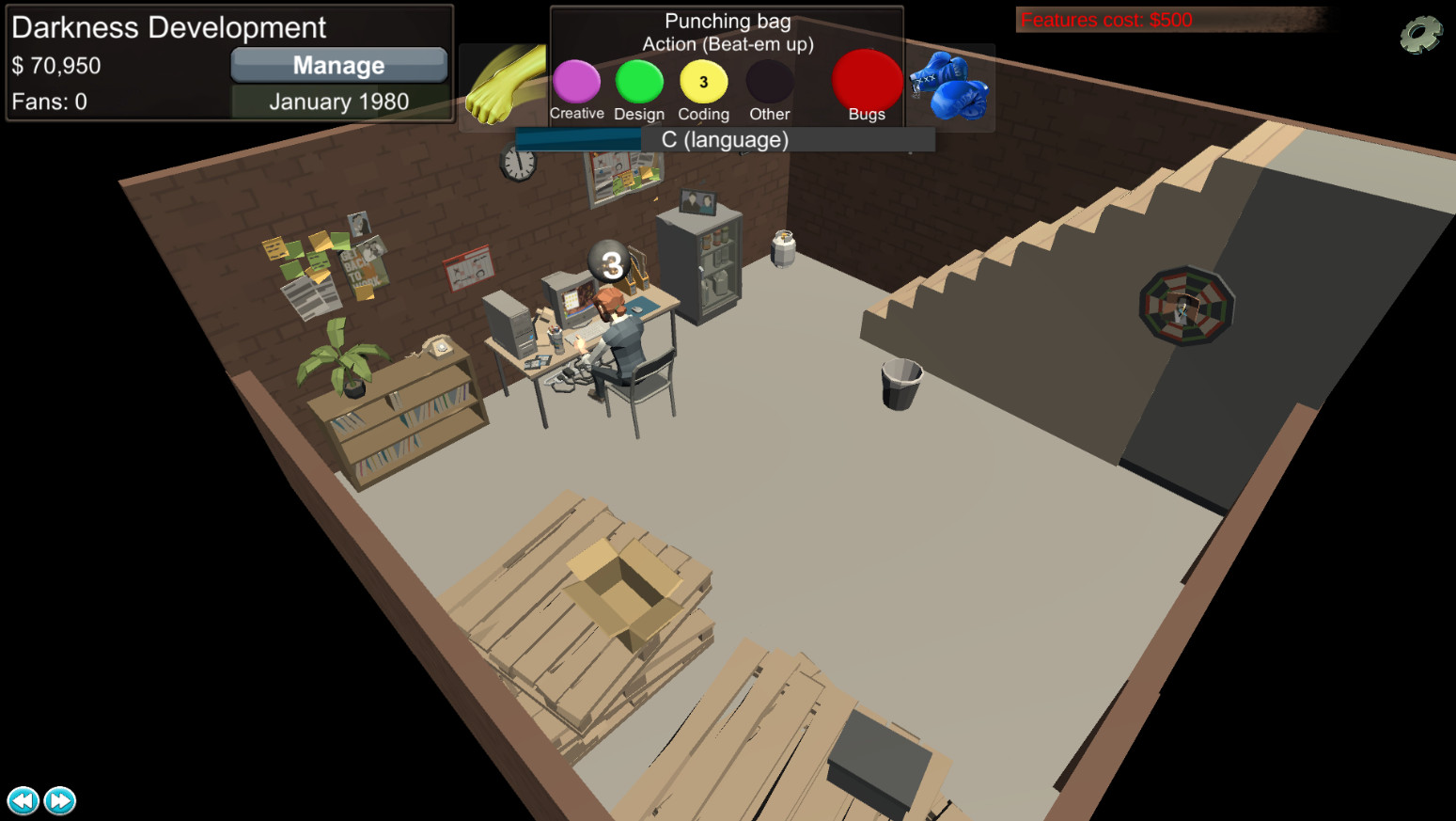Click the rewind speed control at bottom-left

coord(23,800)
